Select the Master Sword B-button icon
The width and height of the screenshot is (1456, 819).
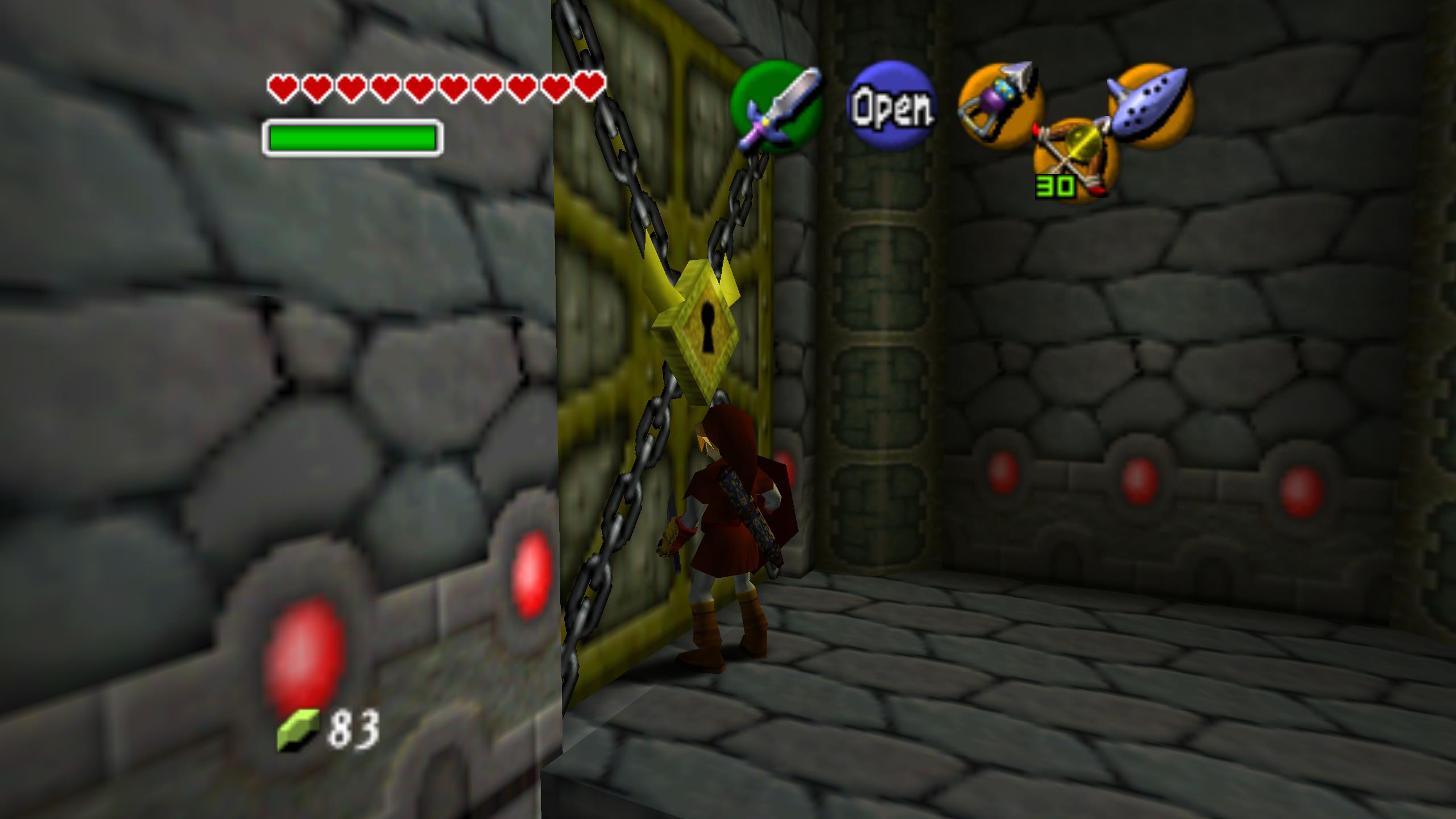click(777, 107)
